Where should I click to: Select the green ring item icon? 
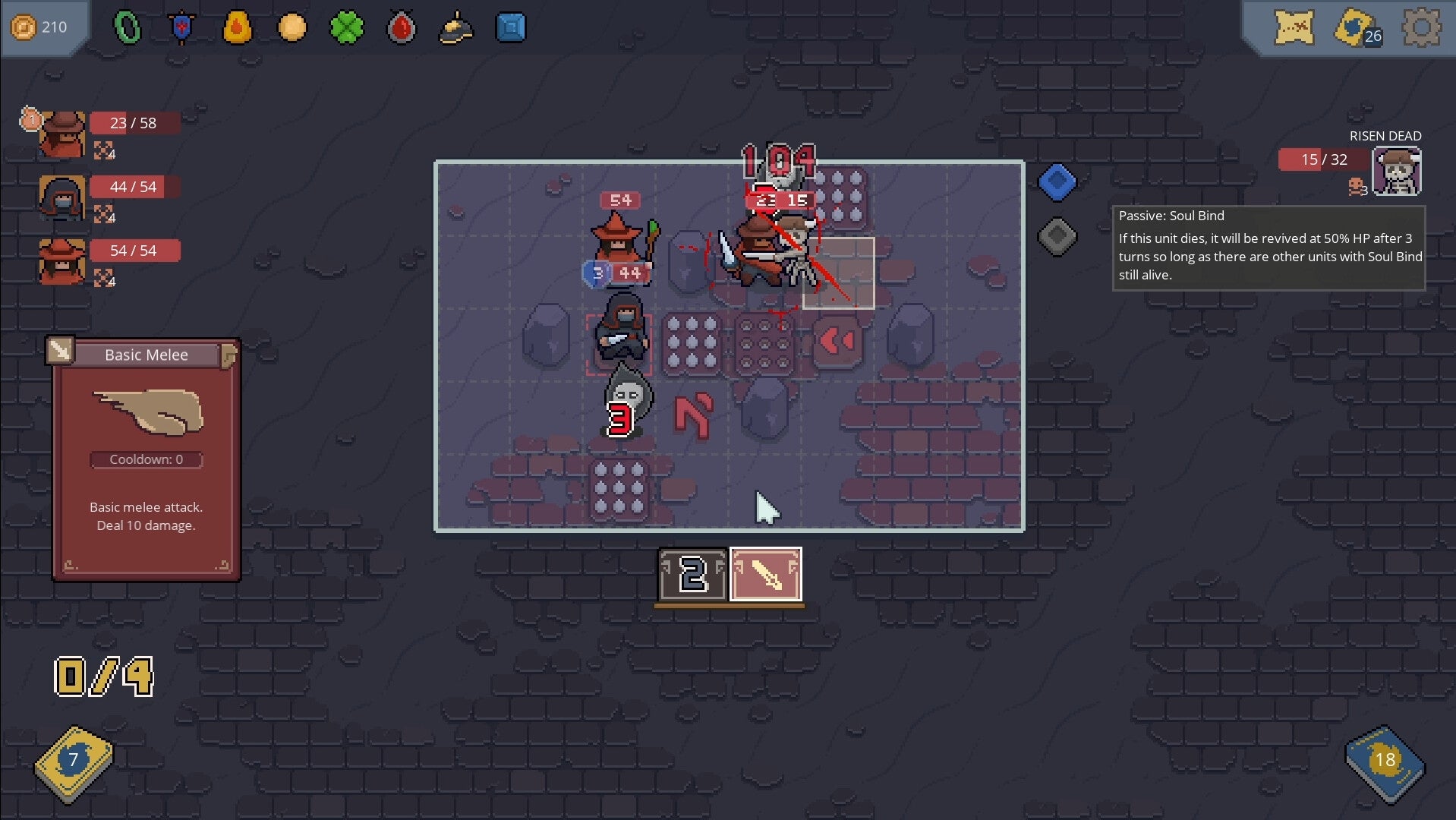coord(128,27)
